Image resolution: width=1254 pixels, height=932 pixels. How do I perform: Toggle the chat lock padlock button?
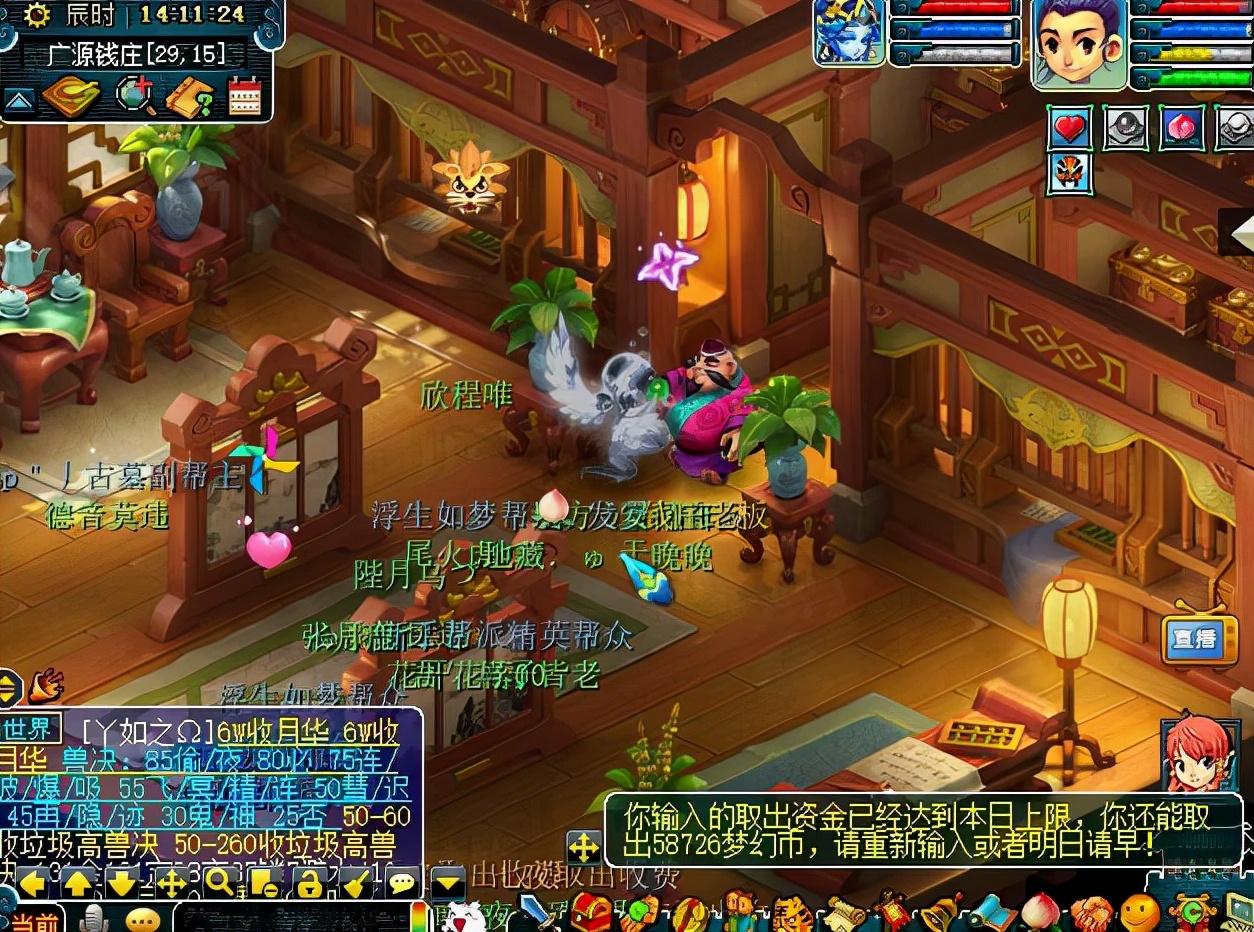click(x=308, y=882)
